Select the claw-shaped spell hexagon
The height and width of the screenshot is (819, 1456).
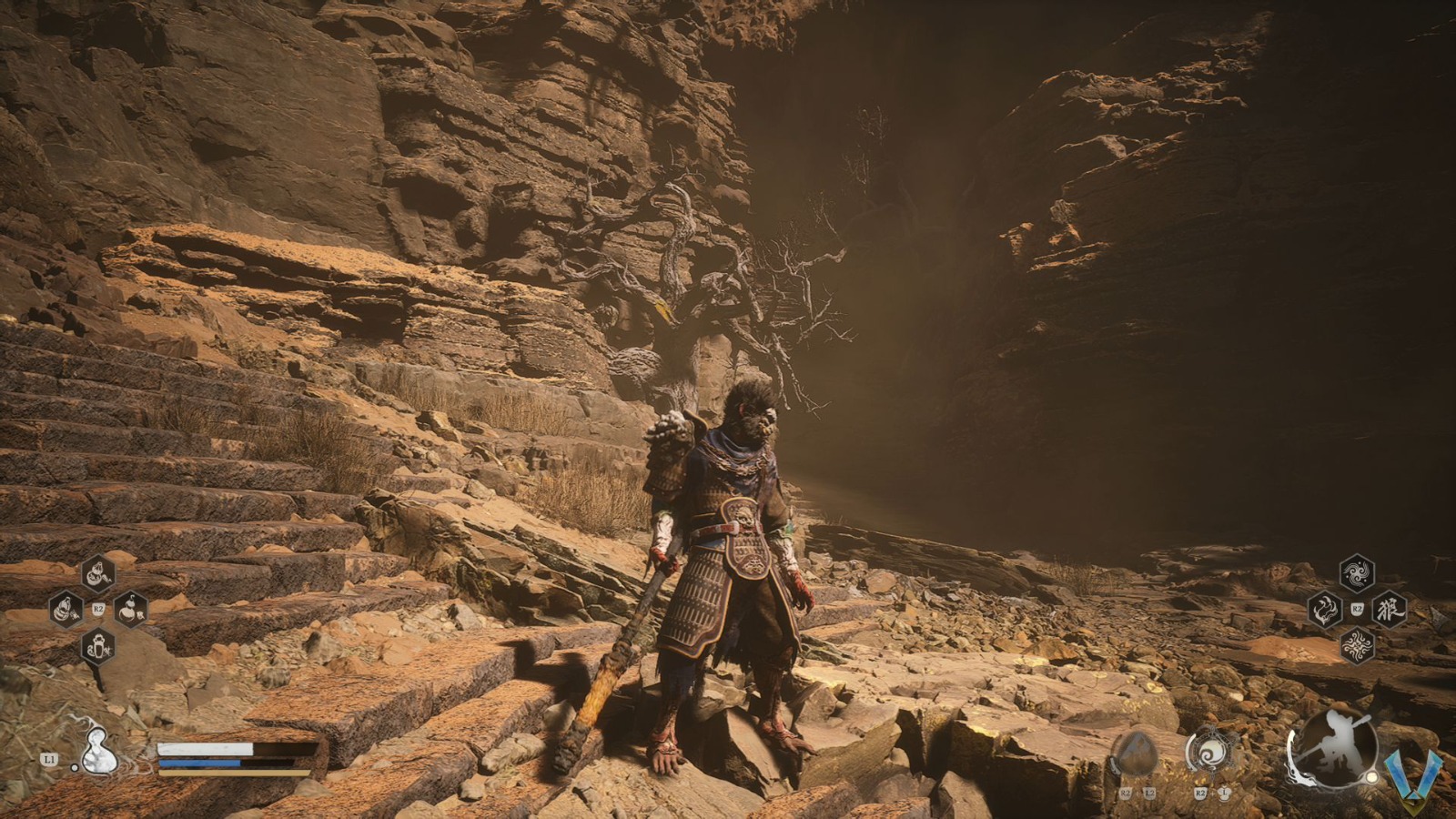pyautogui.click(x=1323, y=611)
